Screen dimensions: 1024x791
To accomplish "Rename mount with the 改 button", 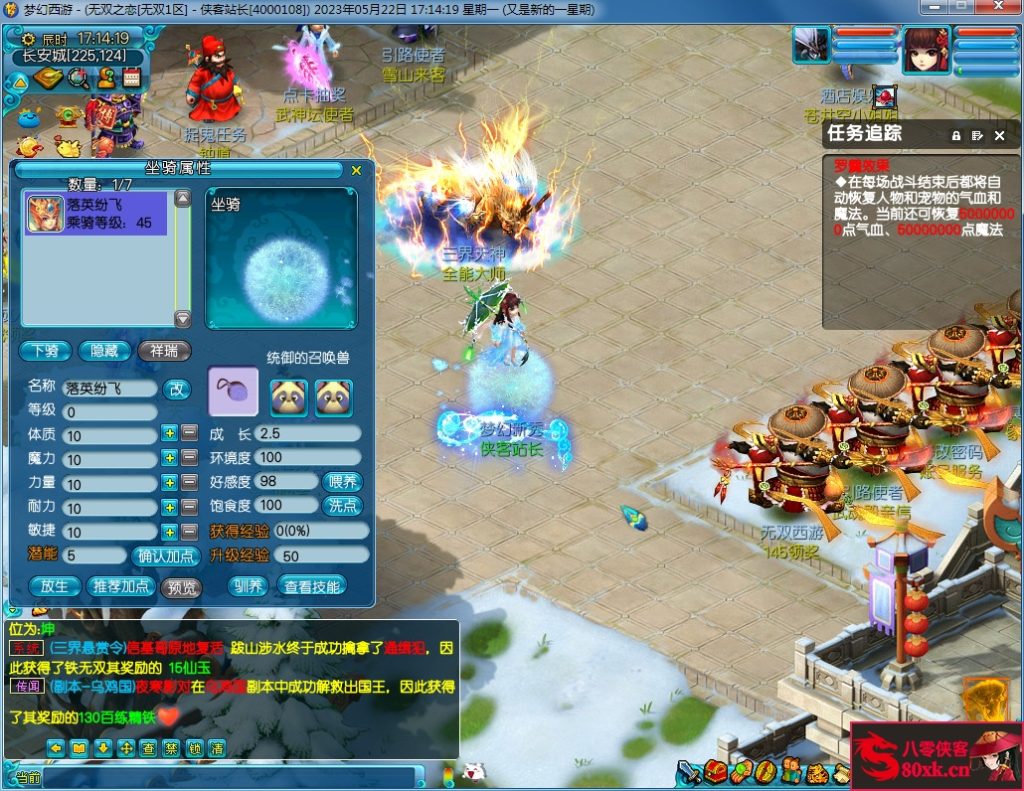I will pos(176,388).
